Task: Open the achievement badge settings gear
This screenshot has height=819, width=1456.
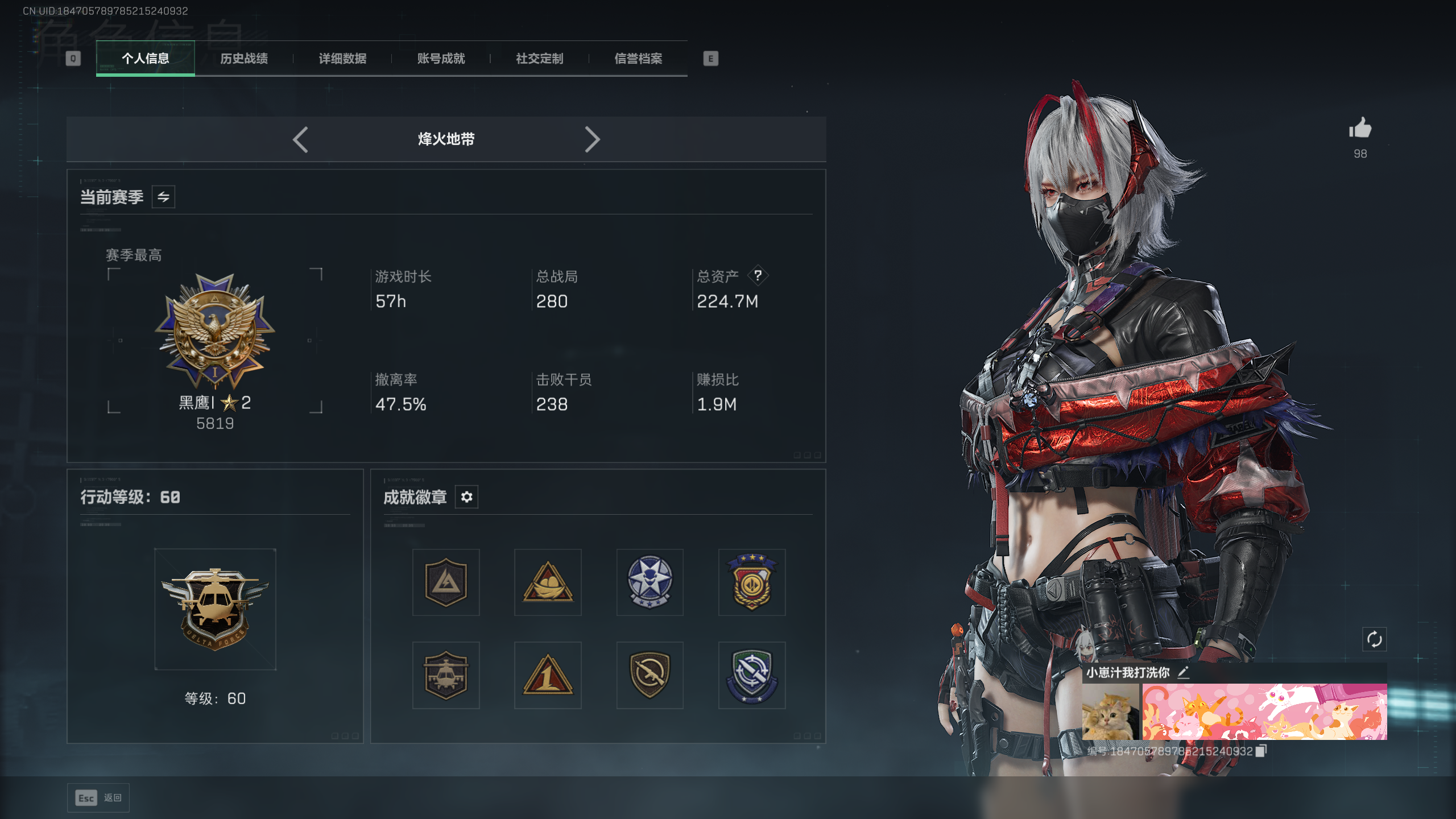Action: coord(466,497)
